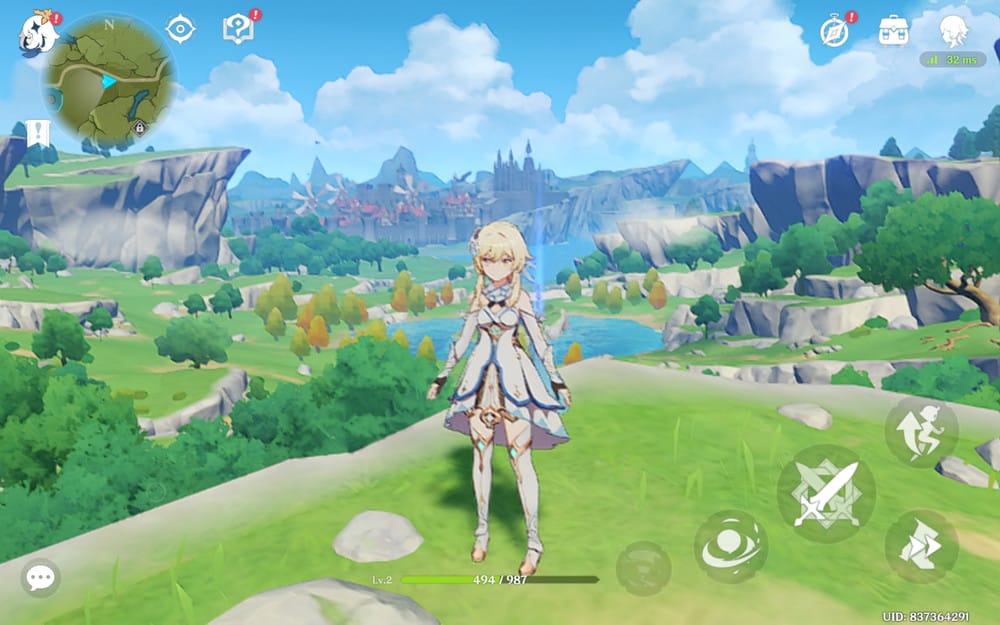This screenshot has width=1000, height=625.
Task: Attack with the sword button
Action: coord(826,494)
